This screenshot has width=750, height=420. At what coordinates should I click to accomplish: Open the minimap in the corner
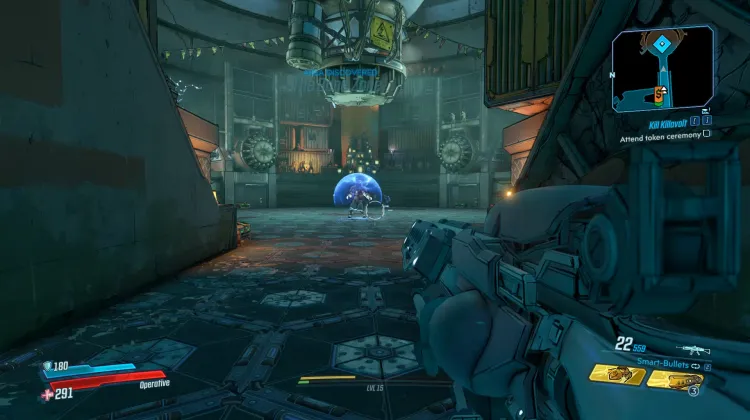[663, 68]
